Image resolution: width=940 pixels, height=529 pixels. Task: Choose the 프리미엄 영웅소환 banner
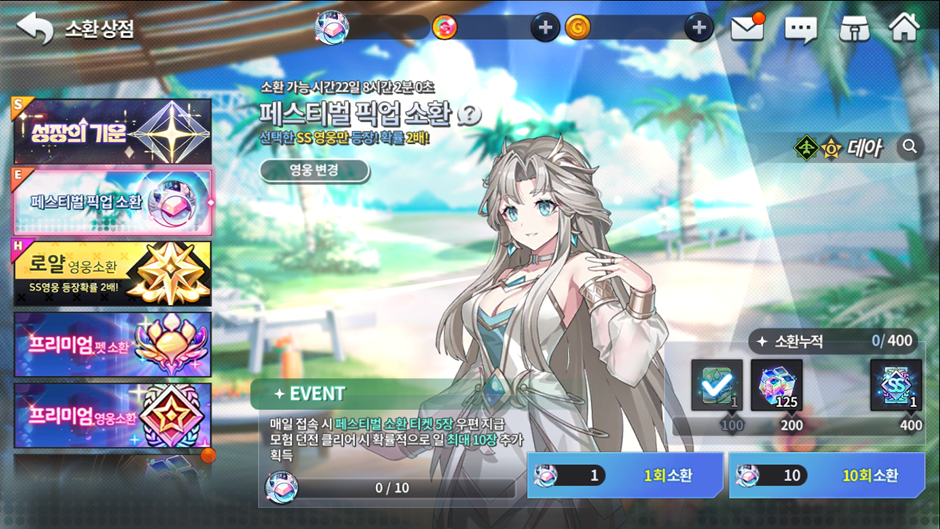coord(112,415)
